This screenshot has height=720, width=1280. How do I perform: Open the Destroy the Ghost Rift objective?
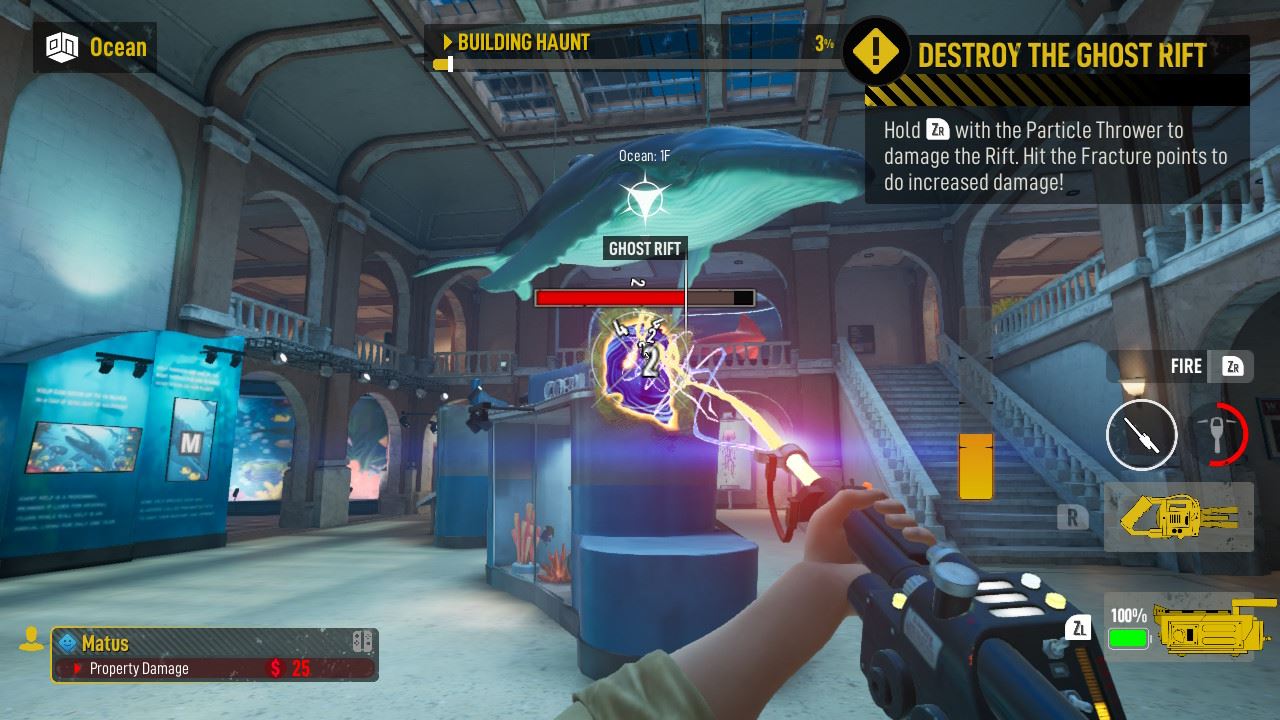(1061, 55)
